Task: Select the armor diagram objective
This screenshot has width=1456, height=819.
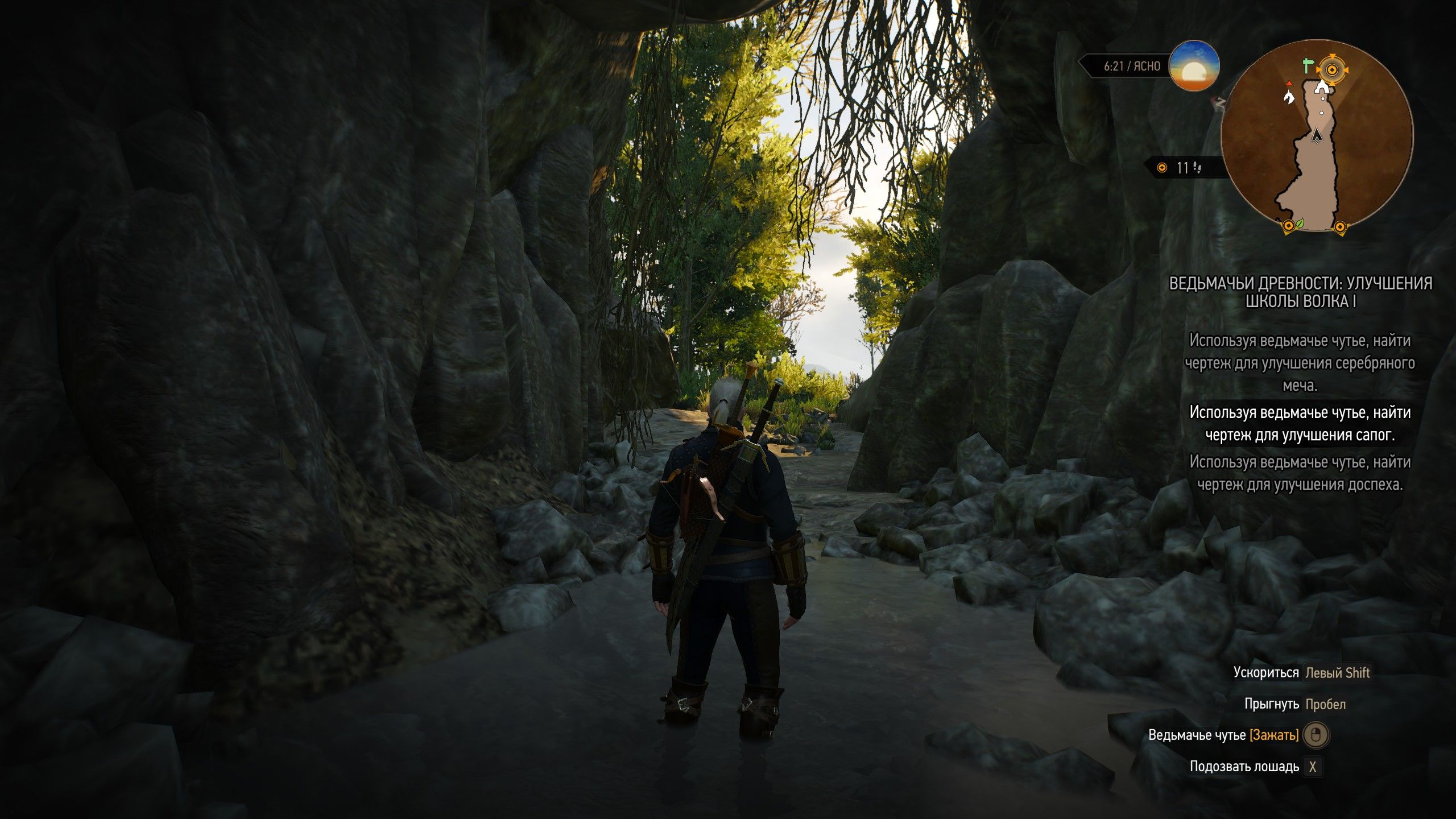Action: (1300, 473)
